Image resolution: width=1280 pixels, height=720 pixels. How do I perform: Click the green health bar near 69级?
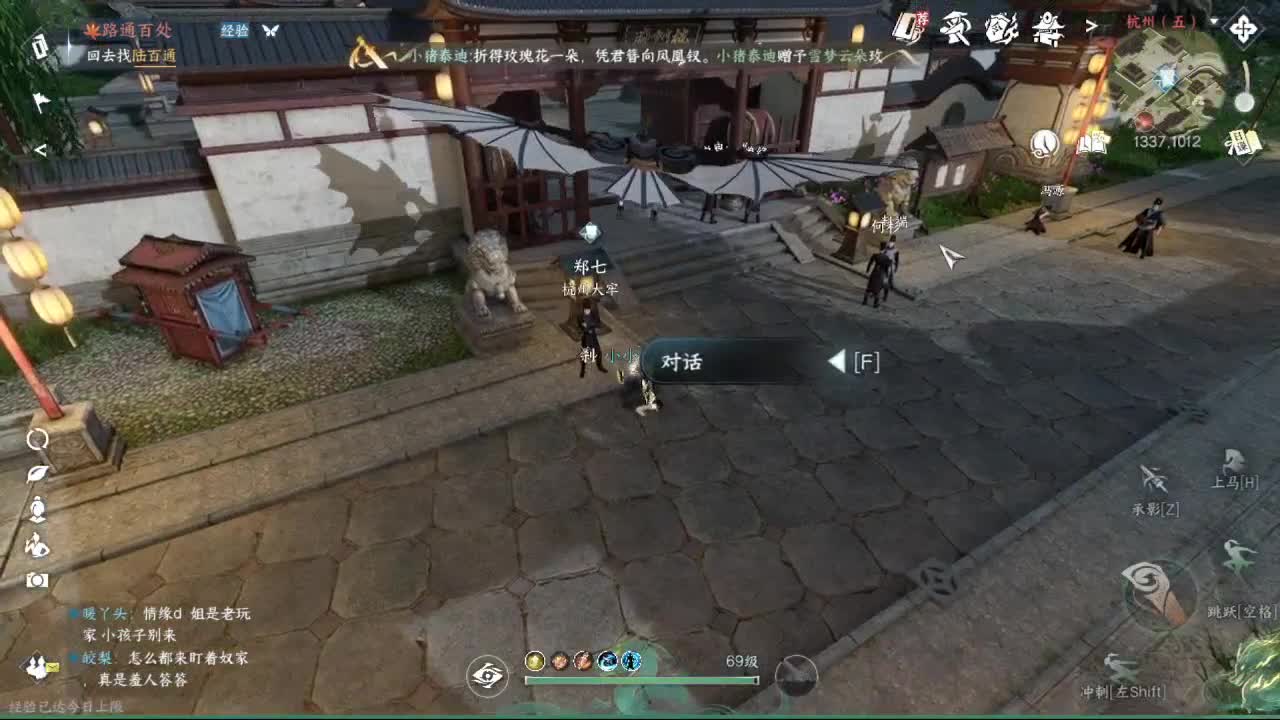(640, 679)
